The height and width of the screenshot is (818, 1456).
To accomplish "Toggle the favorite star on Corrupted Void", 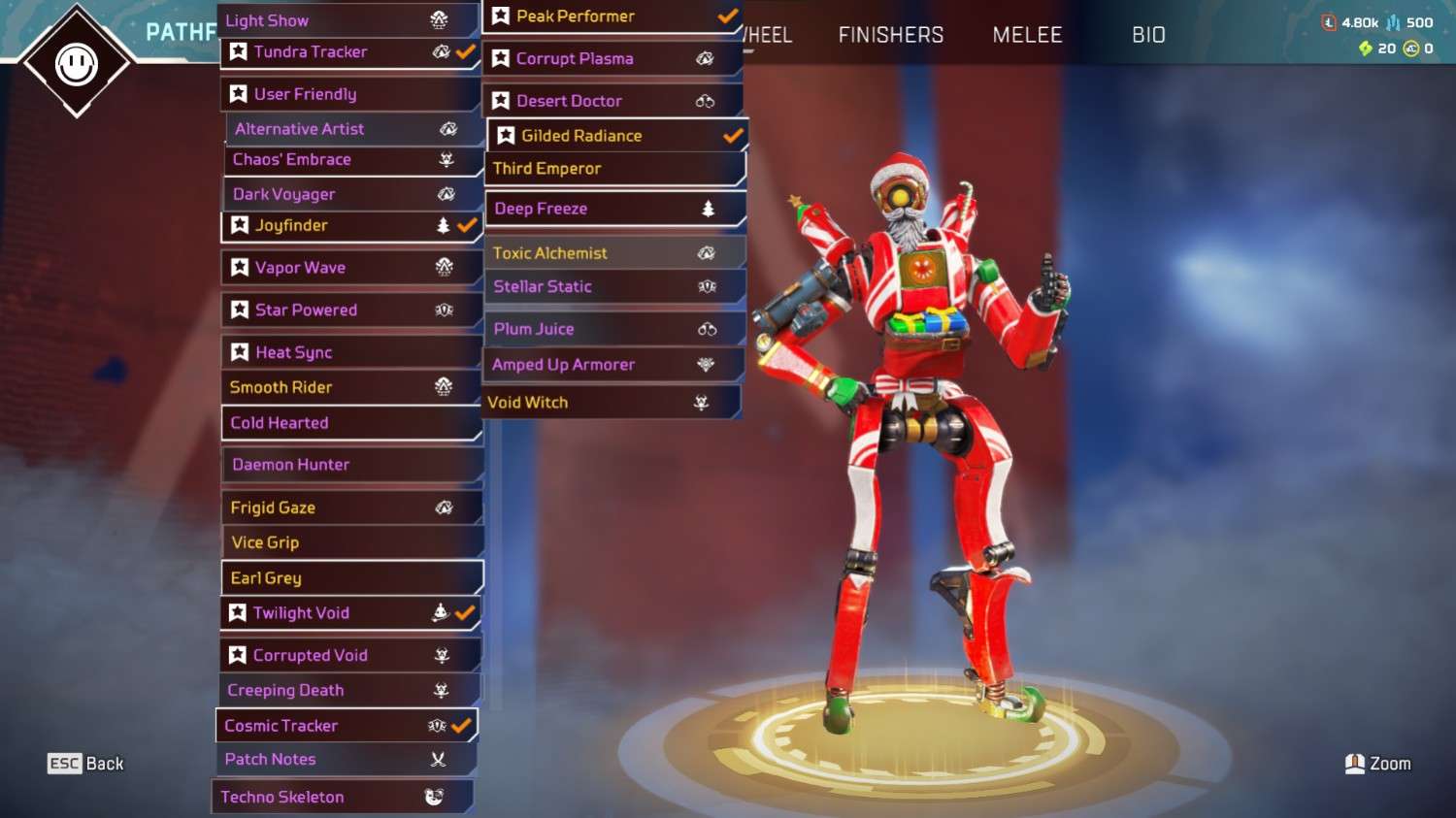I will [x=239, y=654].
